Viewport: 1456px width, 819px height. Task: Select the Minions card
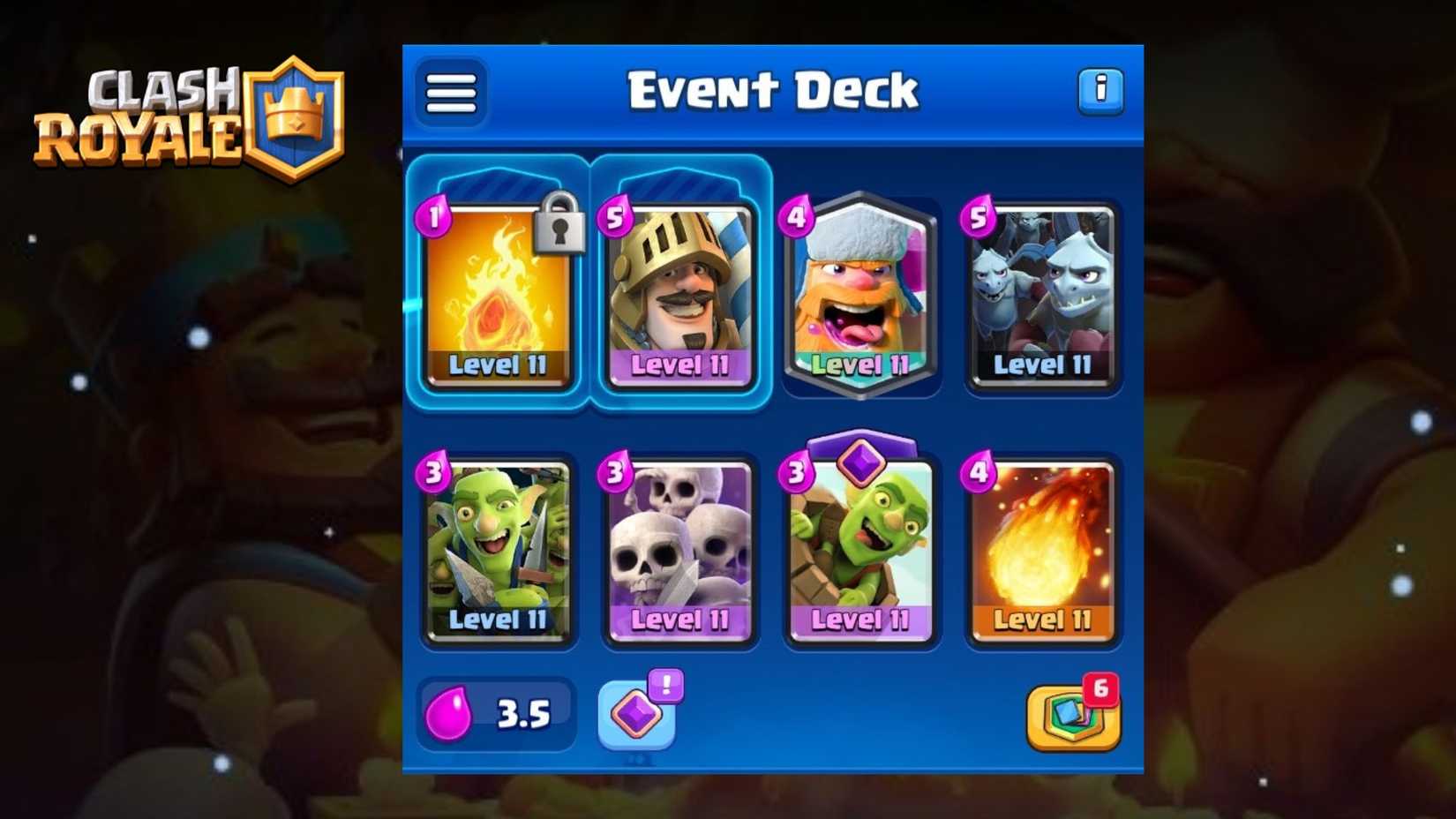tap(1043, 296)
